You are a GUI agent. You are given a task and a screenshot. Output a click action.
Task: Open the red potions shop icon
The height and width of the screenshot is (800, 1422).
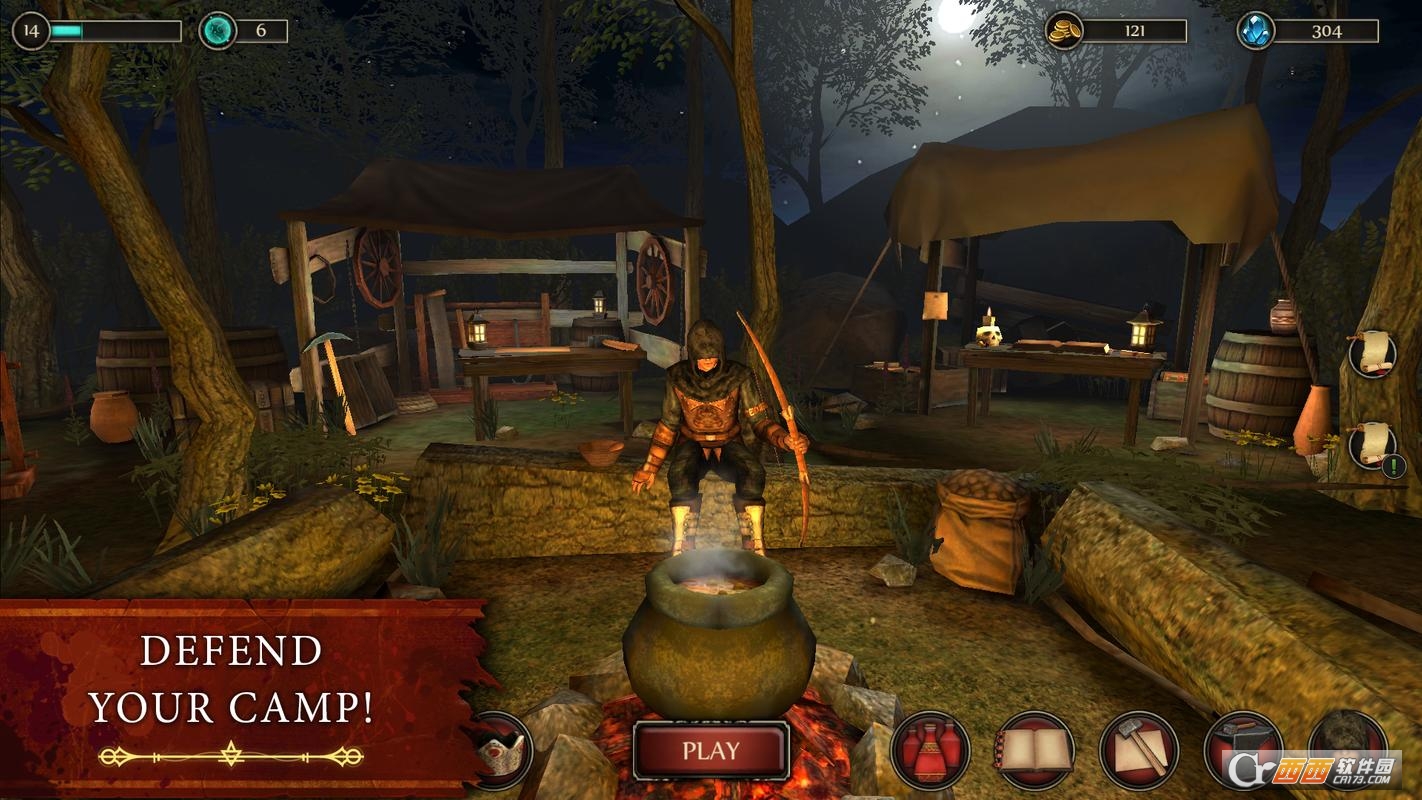pyautogui.click(x=931, y=751)
